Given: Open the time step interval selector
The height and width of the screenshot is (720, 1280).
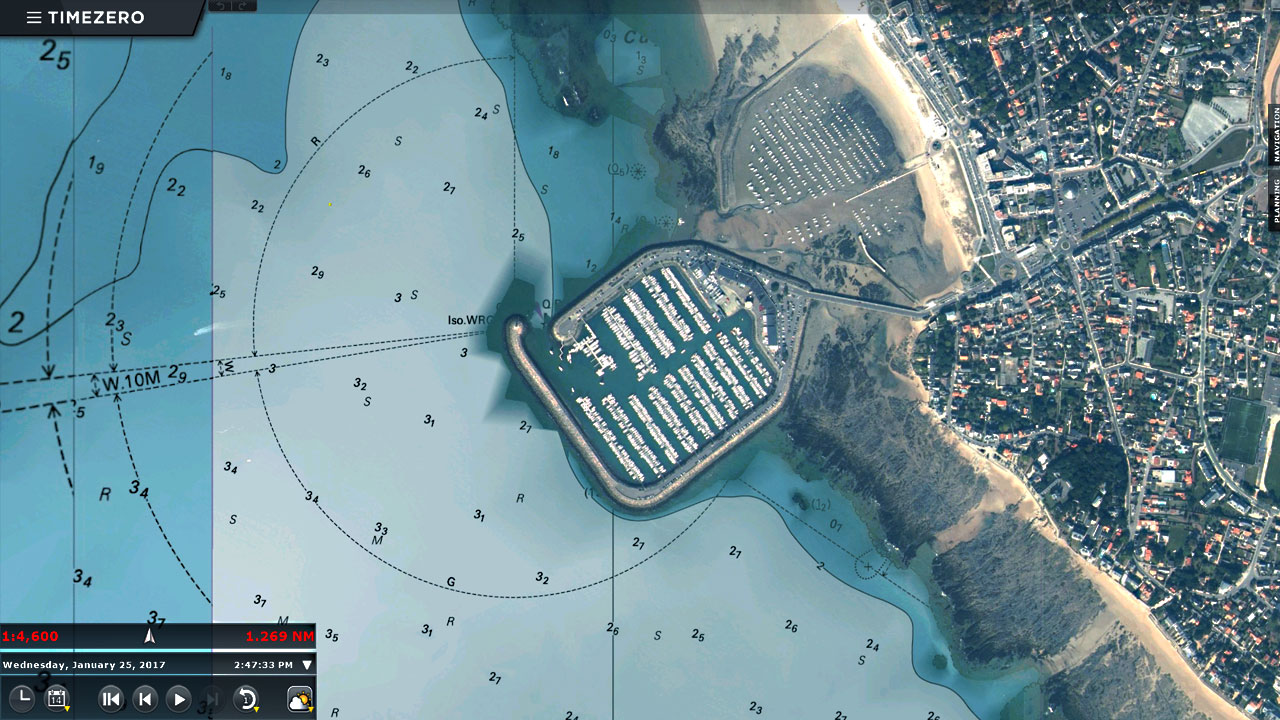Looking at the screenshot, I should point(246,699).
